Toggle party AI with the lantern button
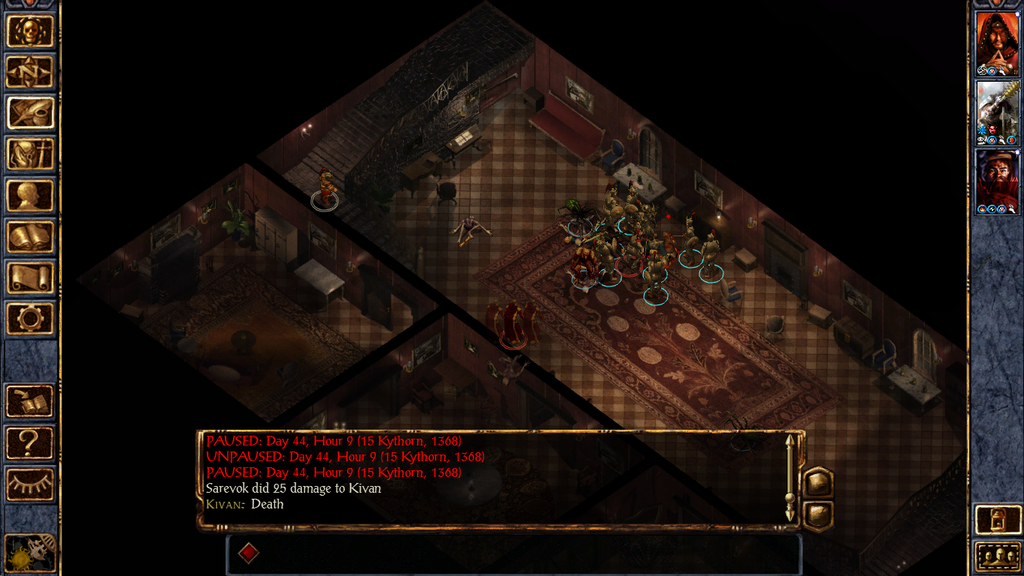 [x=997, y=518]
